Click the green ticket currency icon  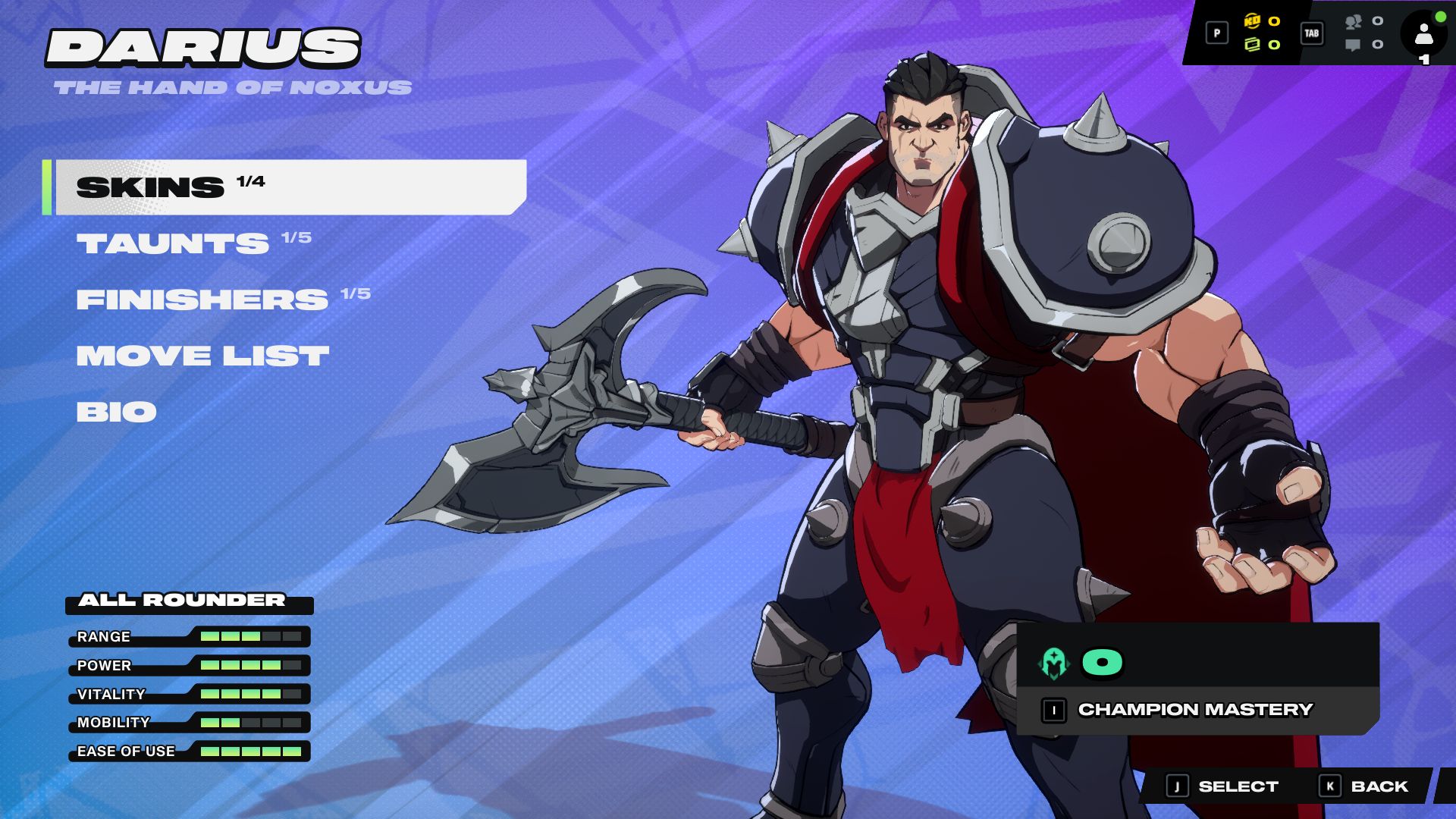pos(1252,45)
